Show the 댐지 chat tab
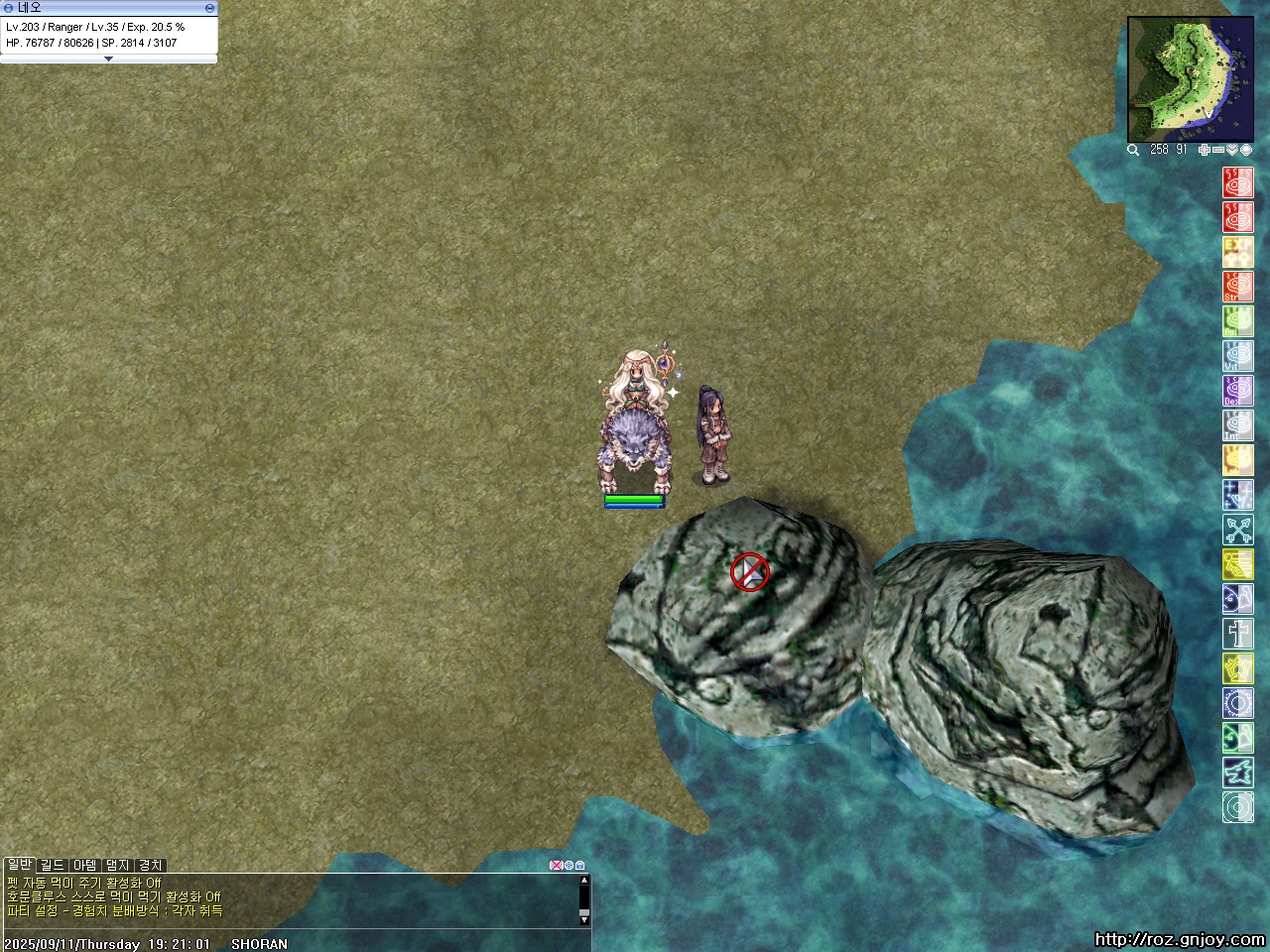 (117, 866)
